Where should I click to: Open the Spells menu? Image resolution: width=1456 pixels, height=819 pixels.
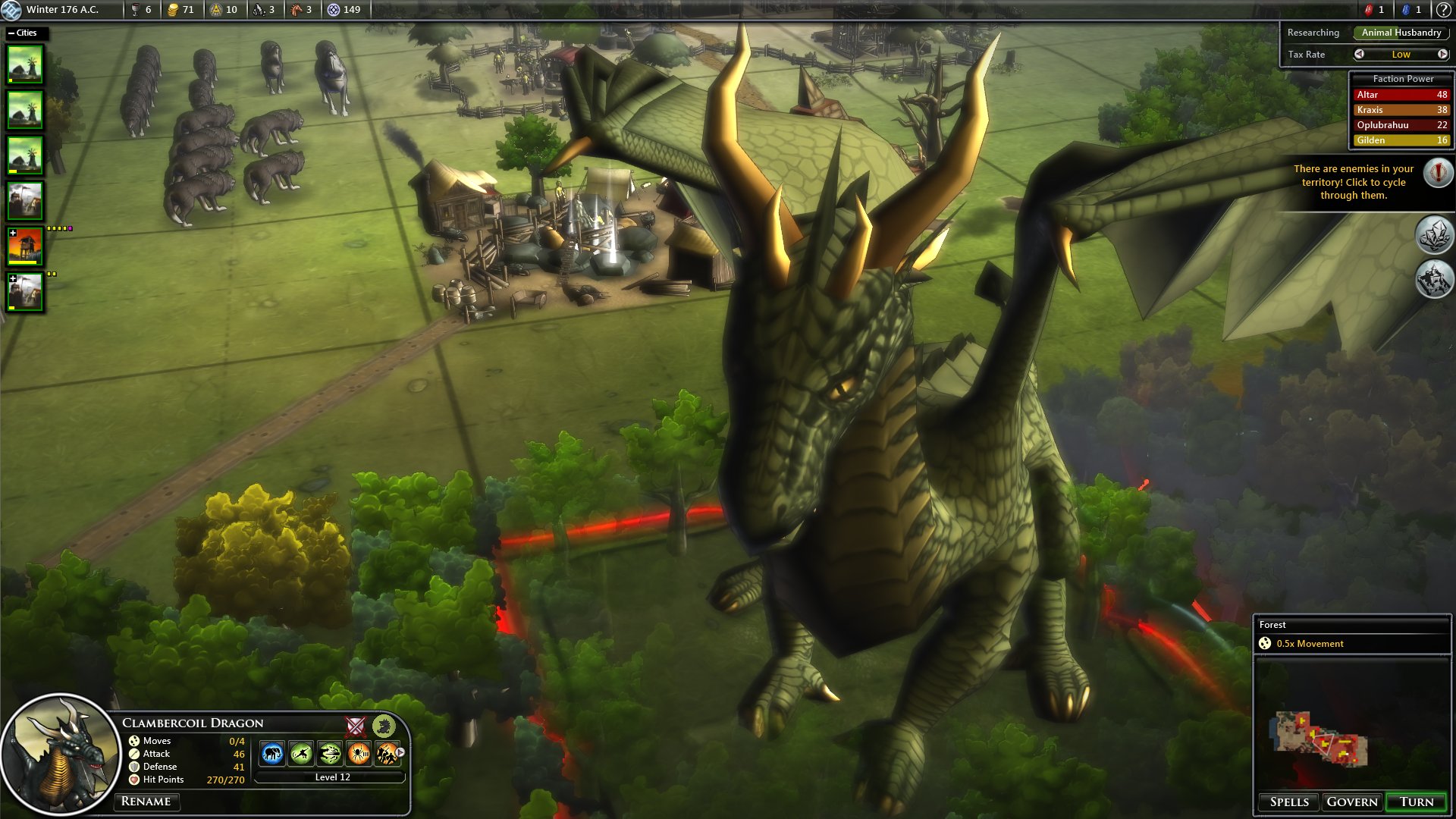coord(1289,802)
